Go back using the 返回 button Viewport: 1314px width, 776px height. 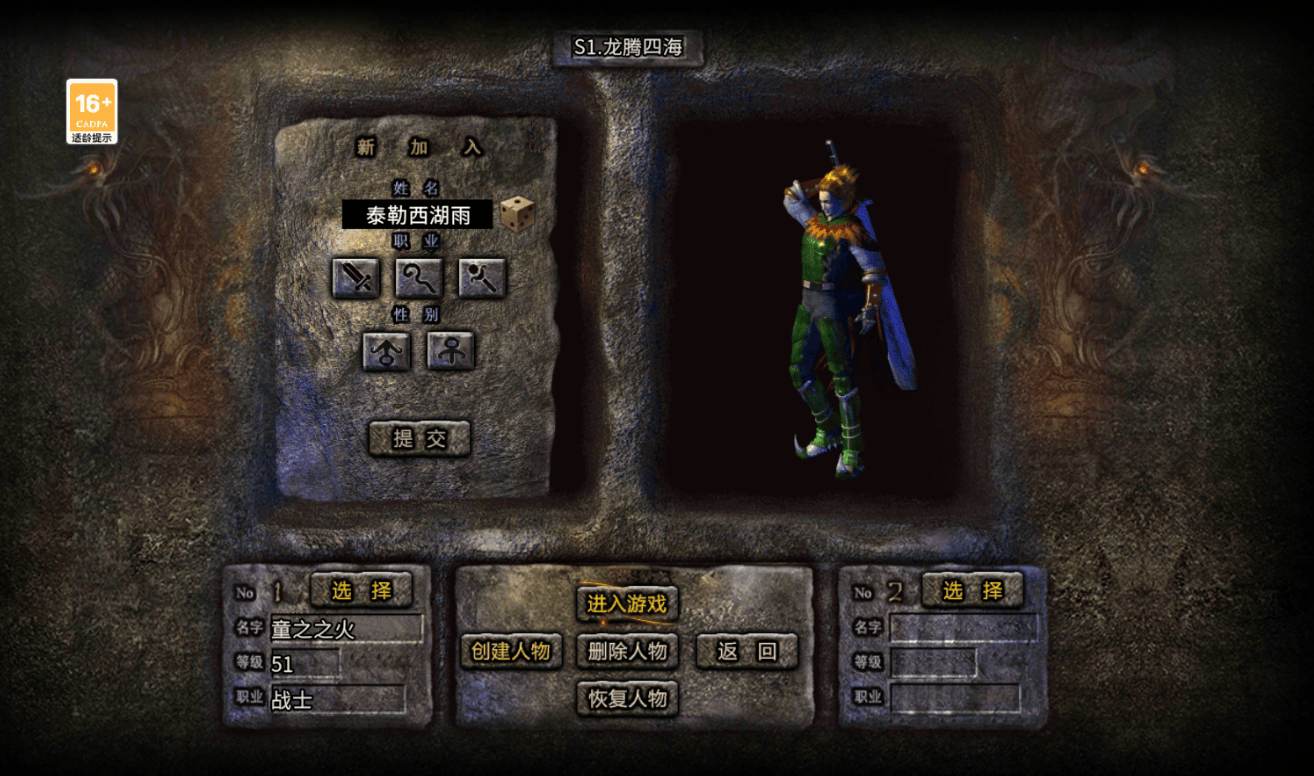(747, 651)
